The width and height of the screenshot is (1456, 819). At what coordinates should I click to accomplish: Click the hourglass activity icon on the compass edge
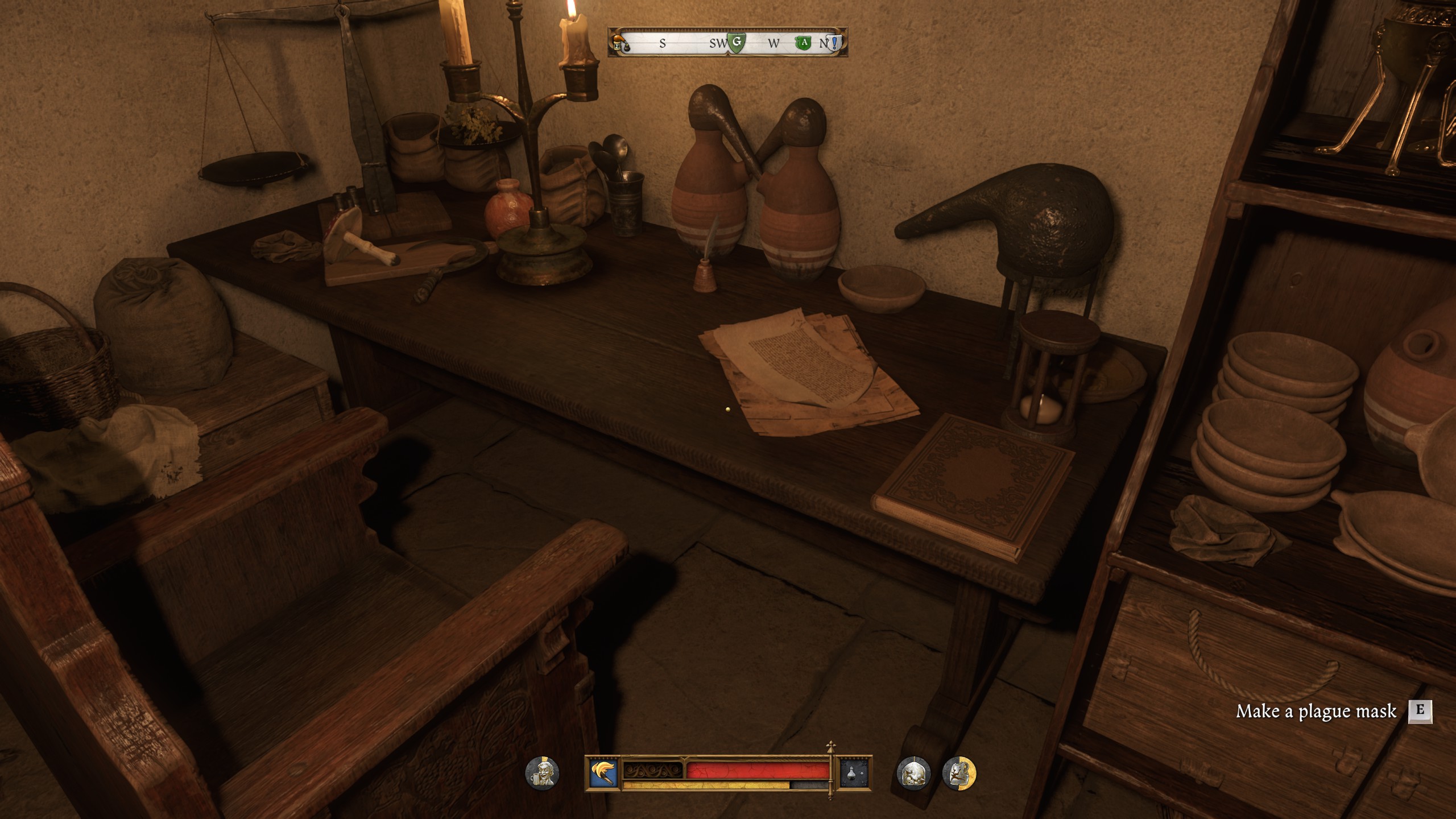617,46
